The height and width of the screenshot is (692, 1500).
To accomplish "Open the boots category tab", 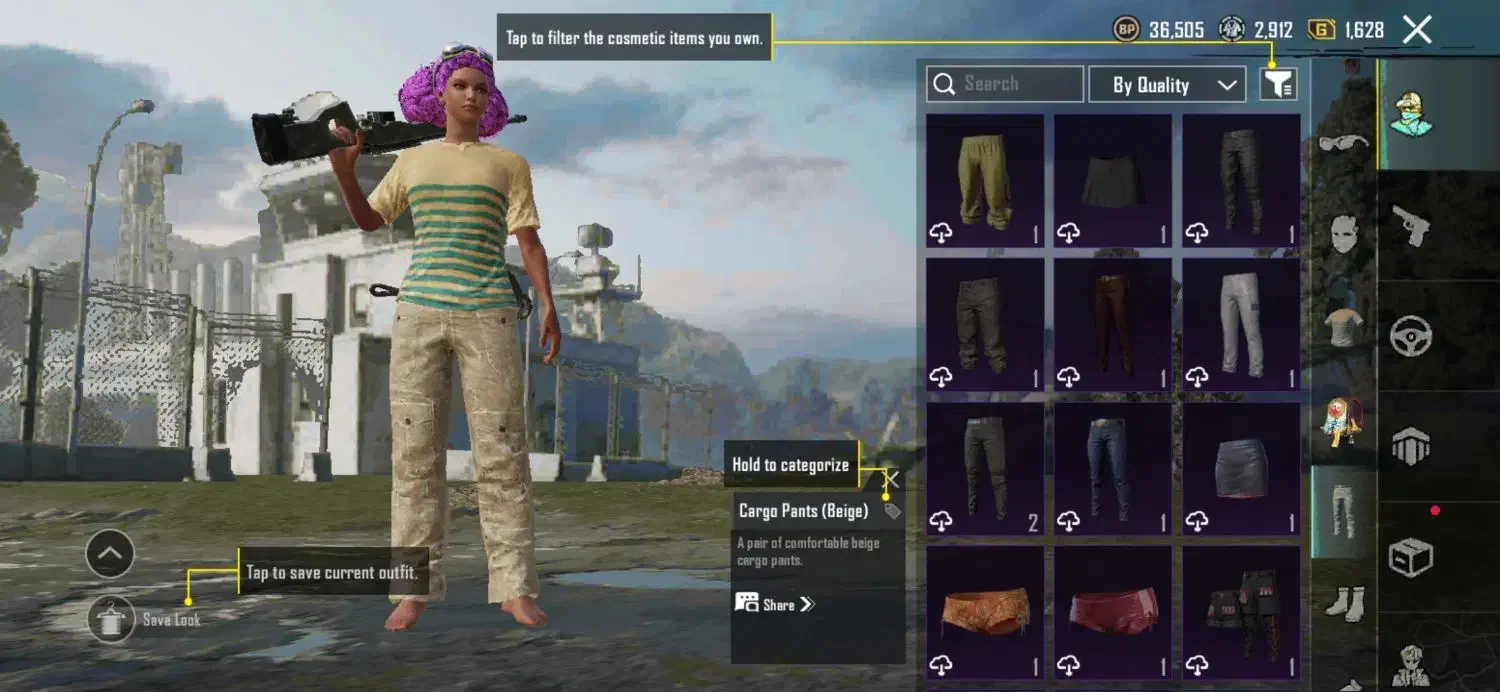I will (x=1343, y=602).
